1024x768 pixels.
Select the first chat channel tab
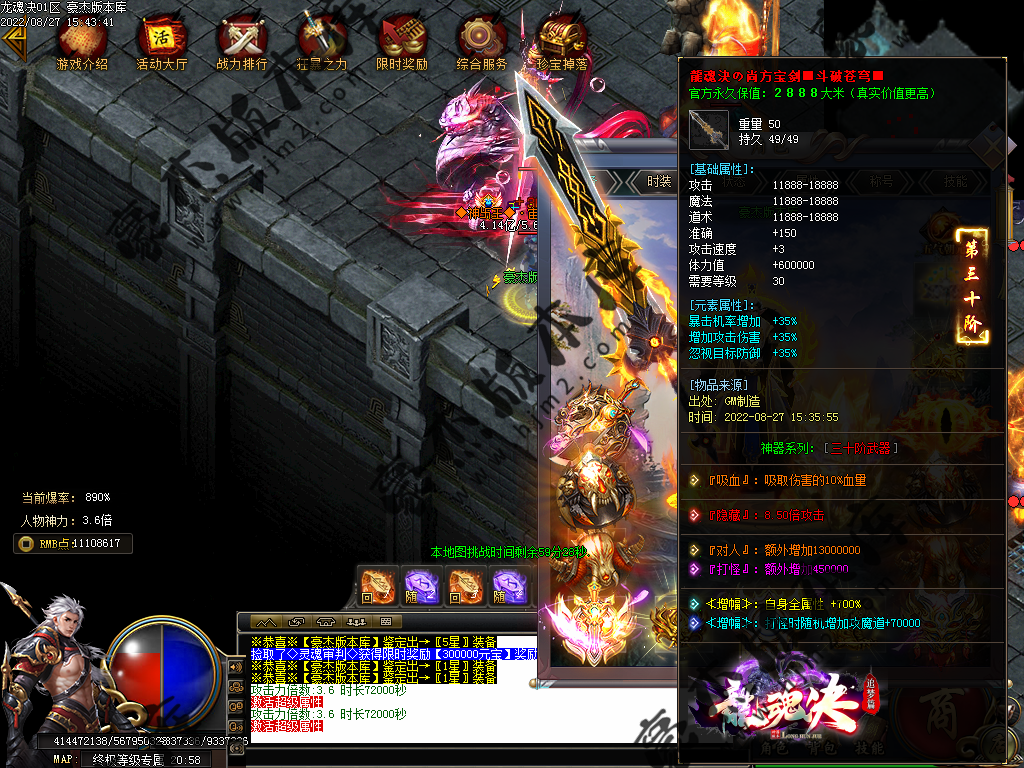pos(267,622)
